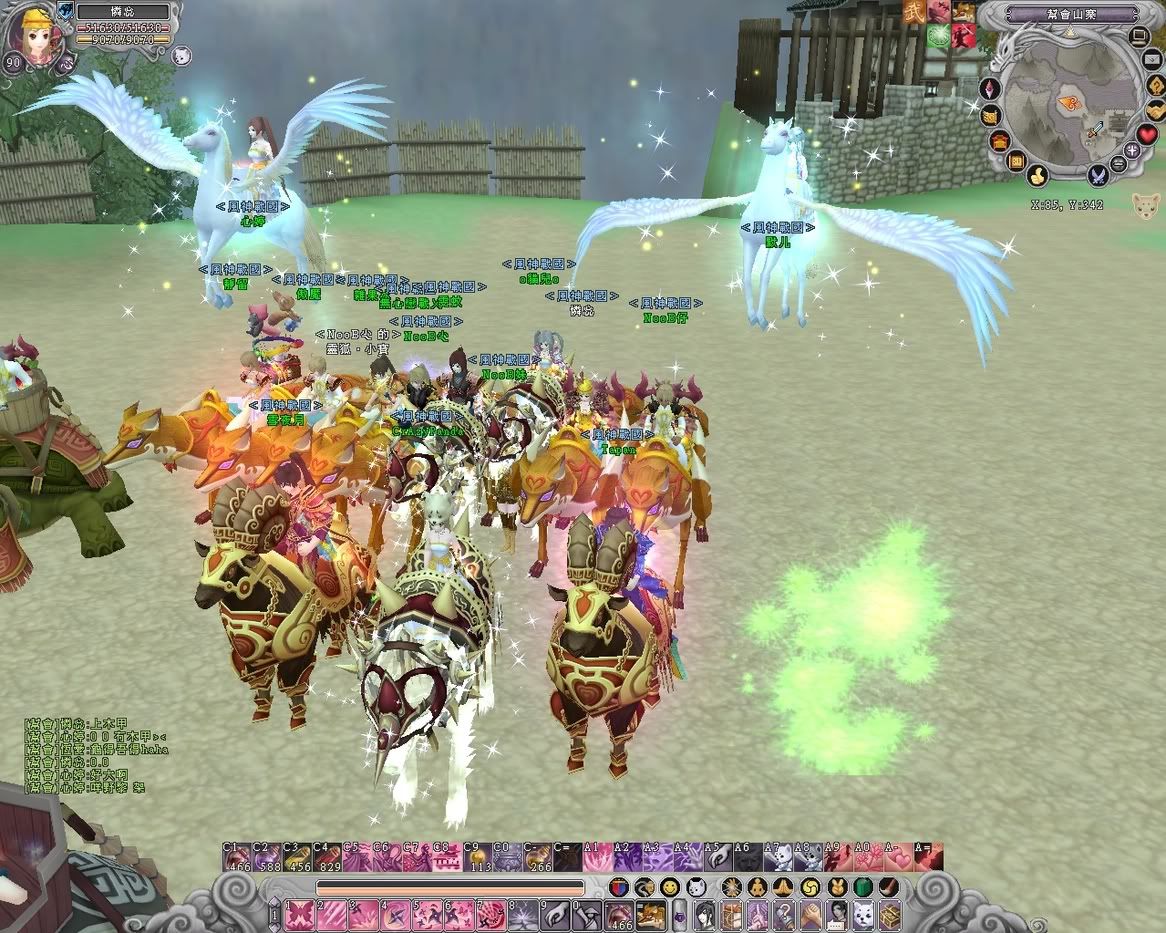Image resolution: width=1166 pixels, height=933 pixels.
Task: Click the yellow smiley emote button
Action: click(670, 887)
